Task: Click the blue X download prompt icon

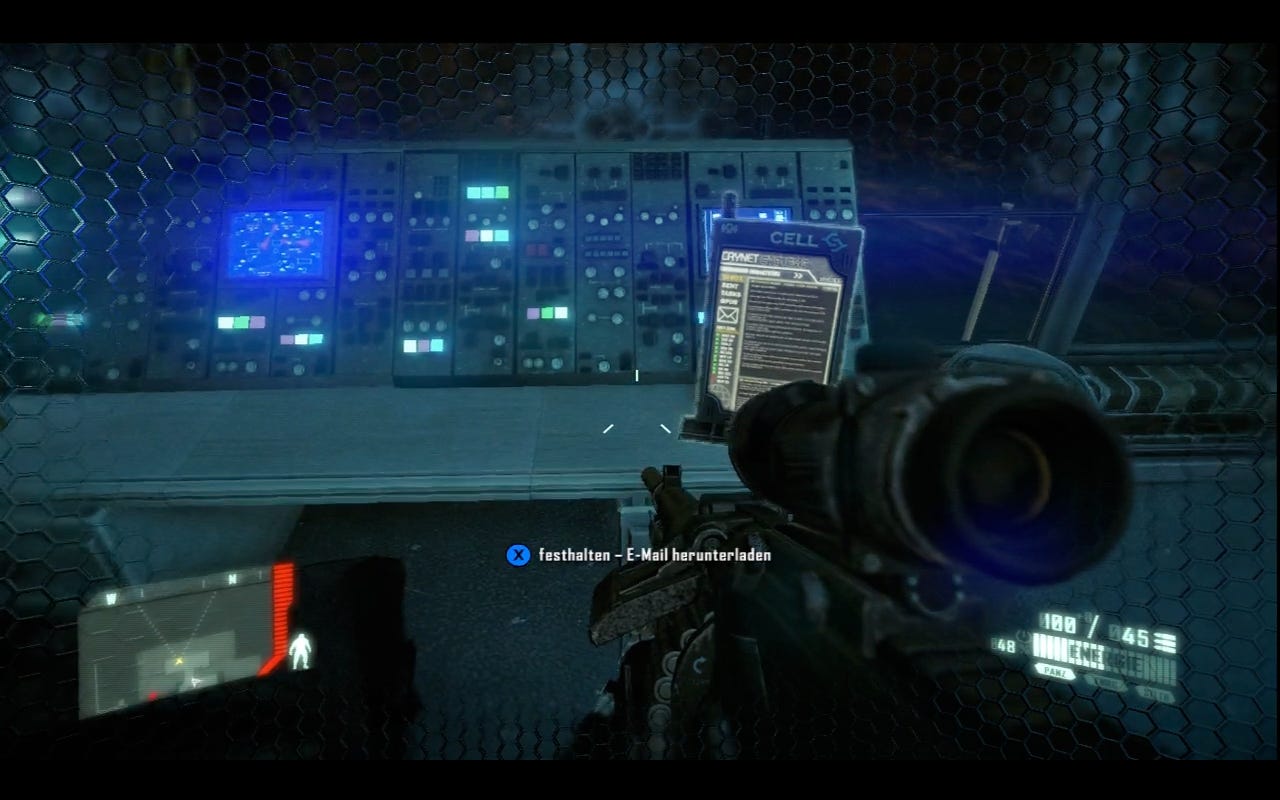Action: pos(517,557)
